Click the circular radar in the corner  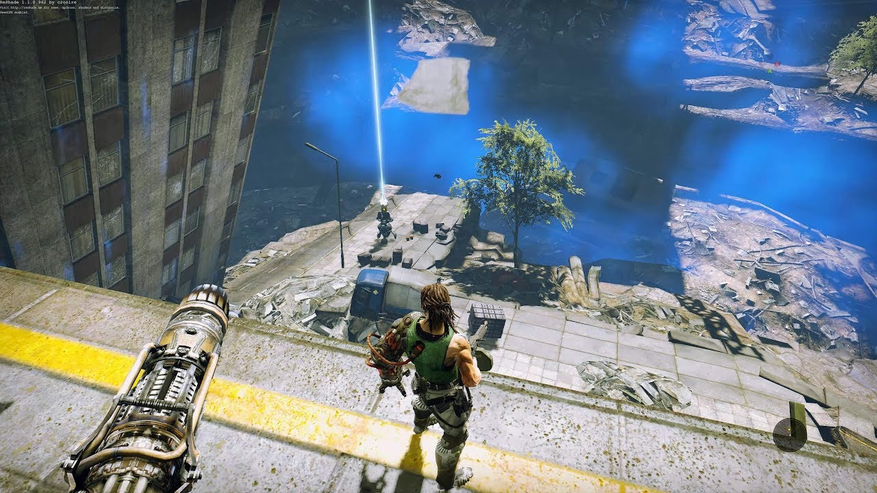click(789, 433)
